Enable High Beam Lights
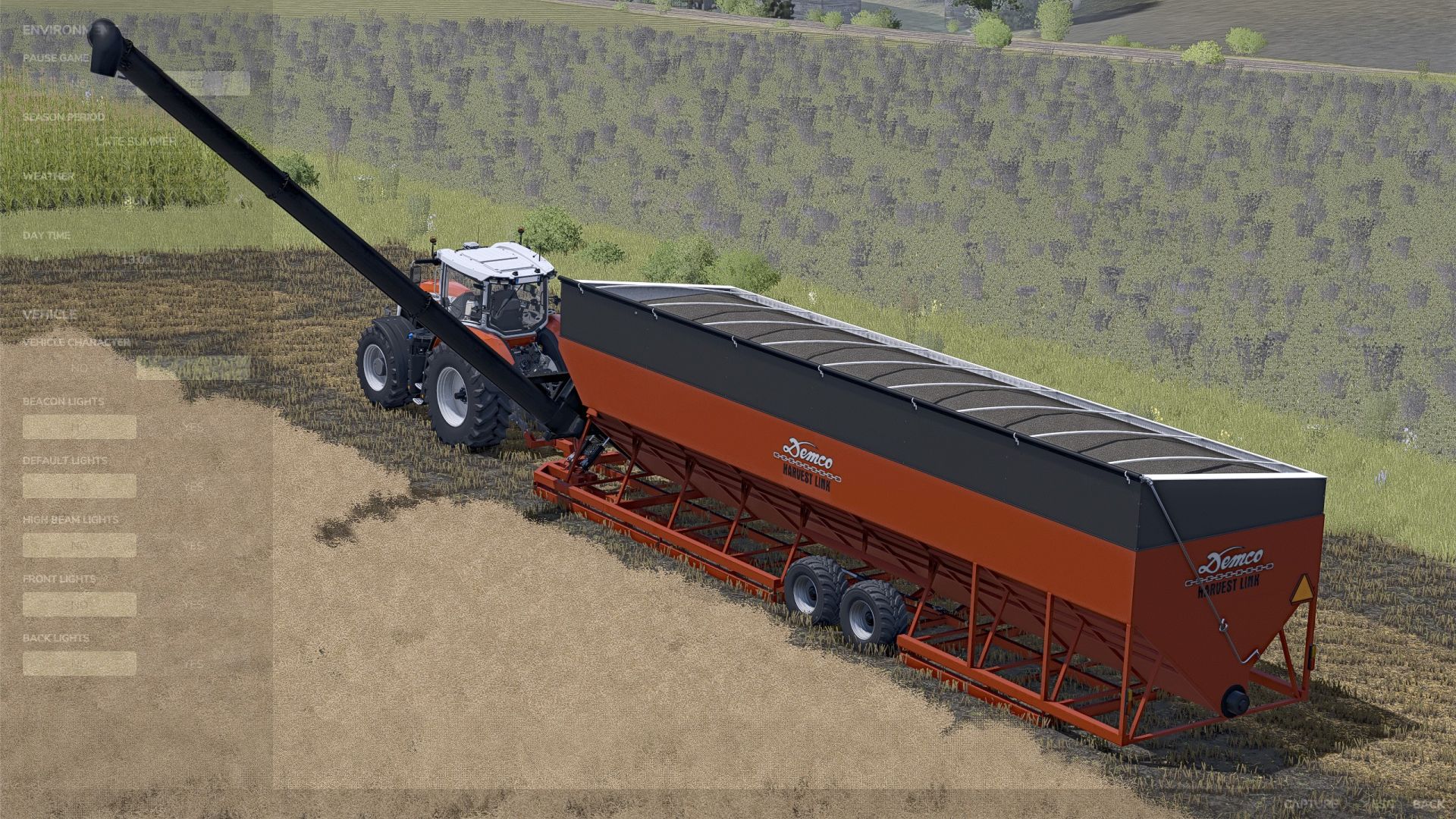 pyautogui.click(x=193, y=546)
